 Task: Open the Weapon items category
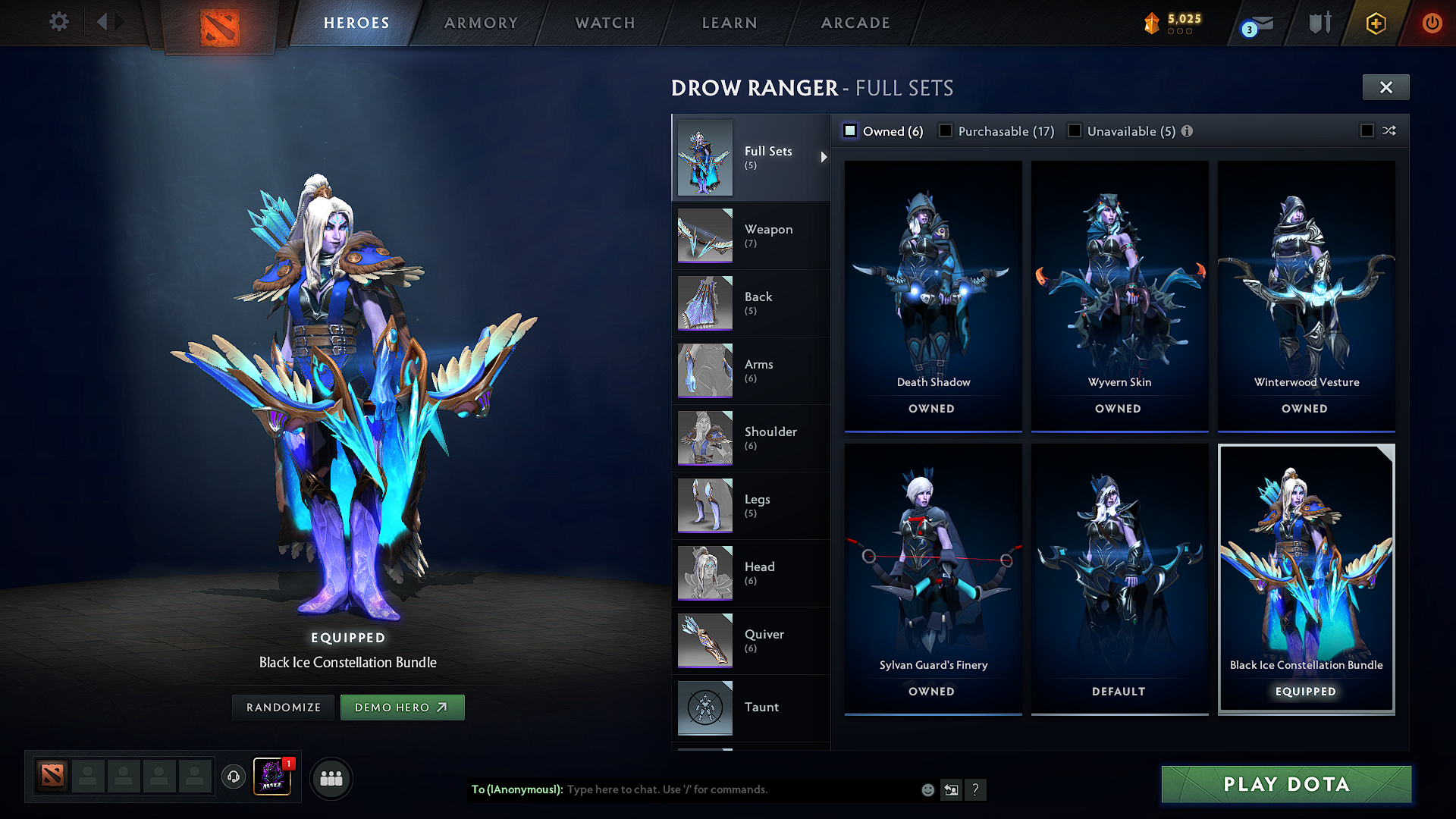[x=768, y=235]
